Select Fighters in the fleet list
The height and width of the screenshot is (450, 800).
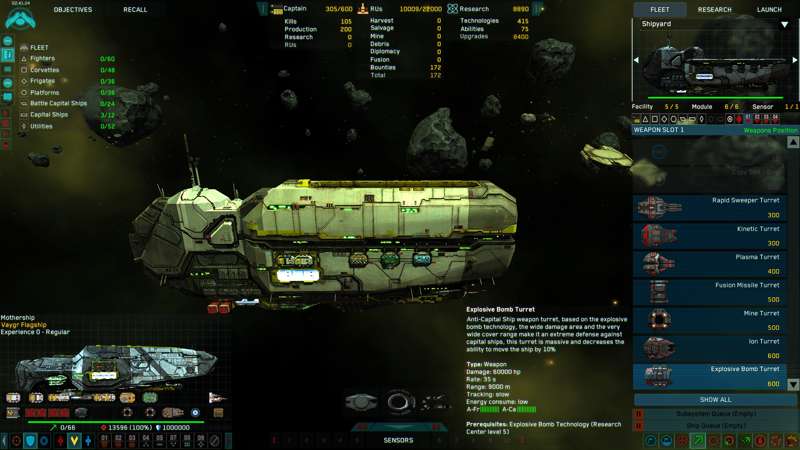tap(43, 59)
